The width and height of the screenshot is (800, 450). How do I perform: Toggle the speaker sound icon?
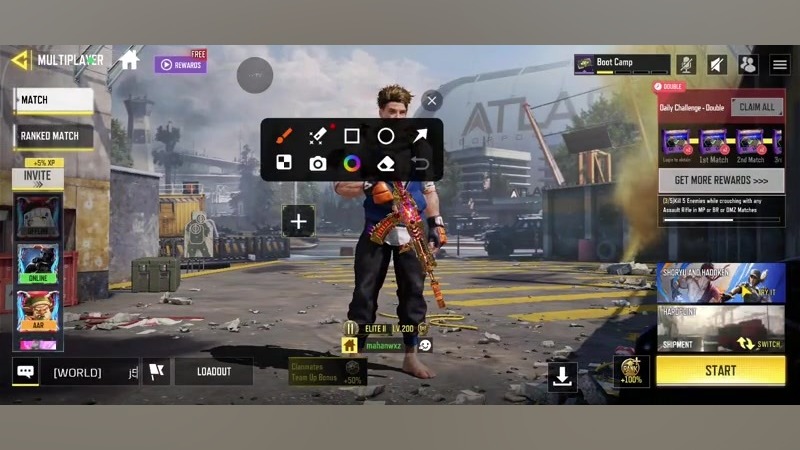coord(717,64)
